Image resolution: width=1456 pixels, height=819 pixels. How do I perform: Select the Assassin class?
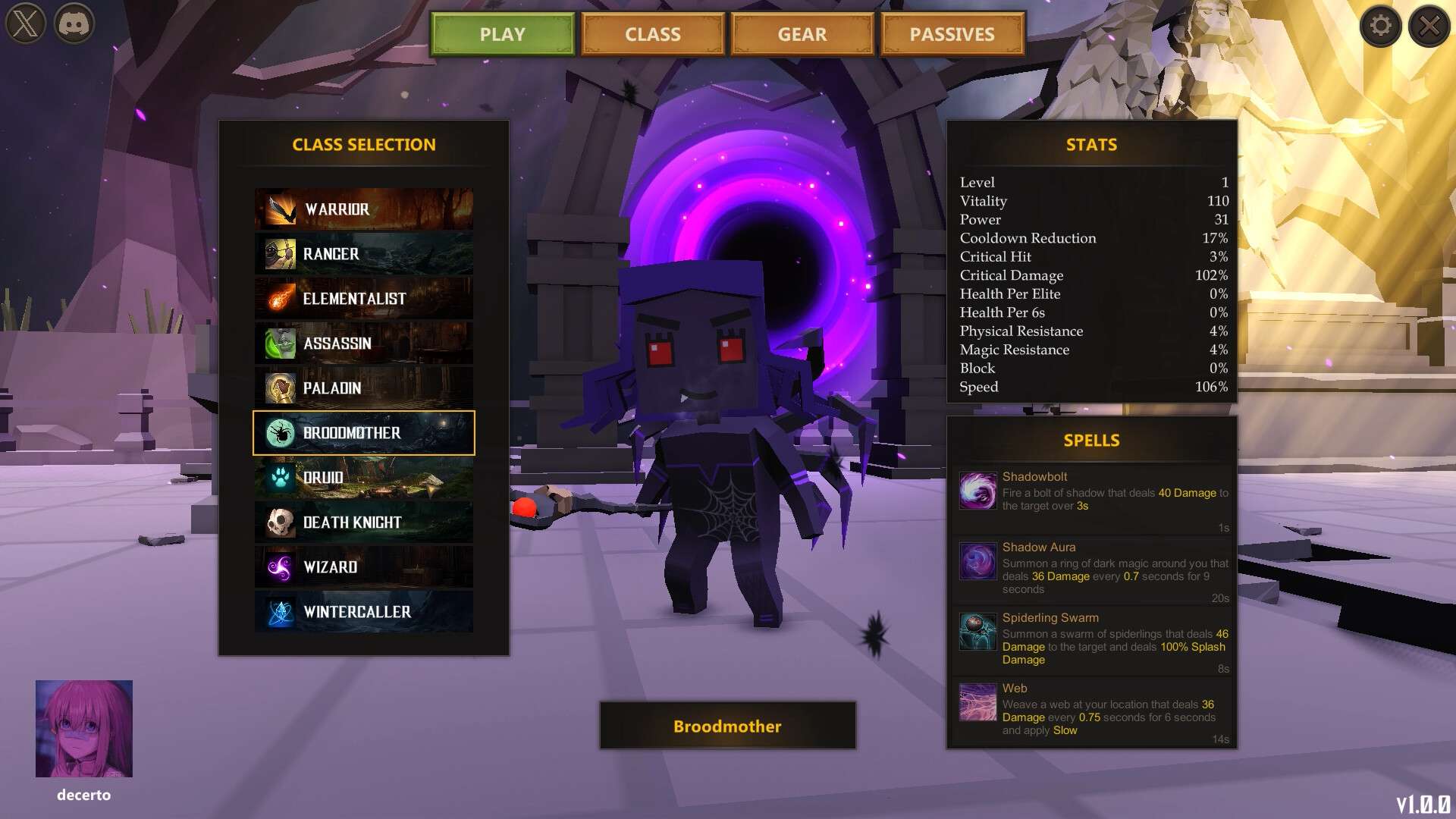click(364, 344)
